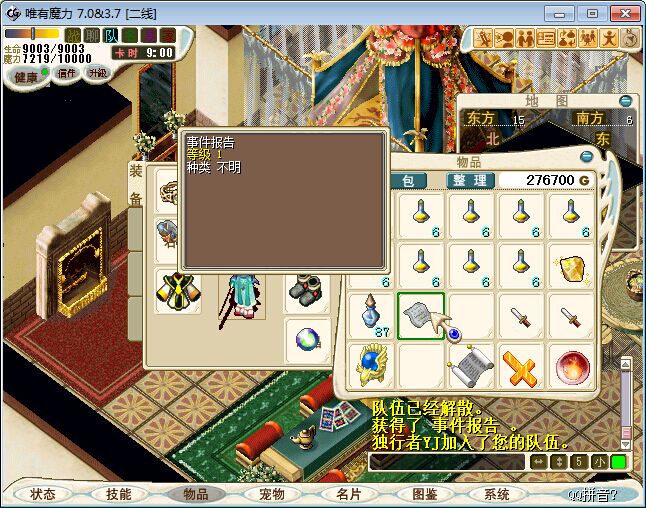Minimize the game window
This screenshot has width=646, height=508.
[564, 13]
